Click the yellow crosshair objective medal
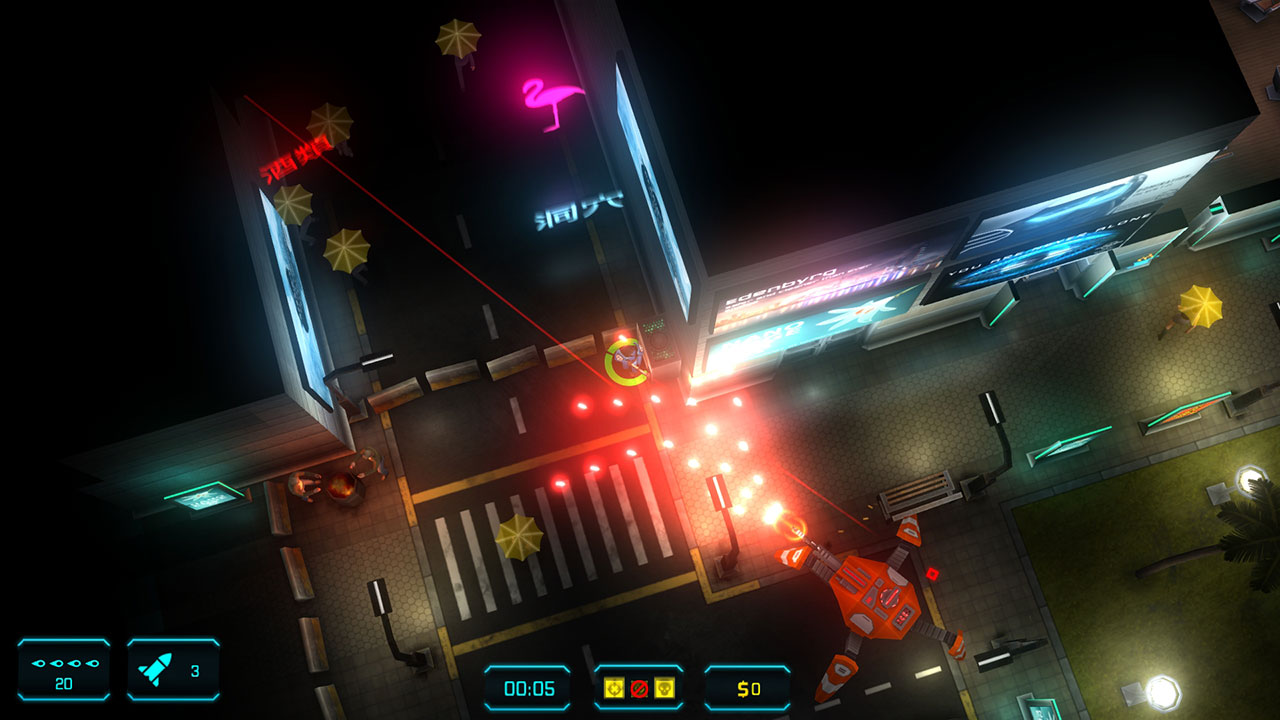The width and height of the screenshot is (1280, 720). pyautogui.click(x=613, y=688)
